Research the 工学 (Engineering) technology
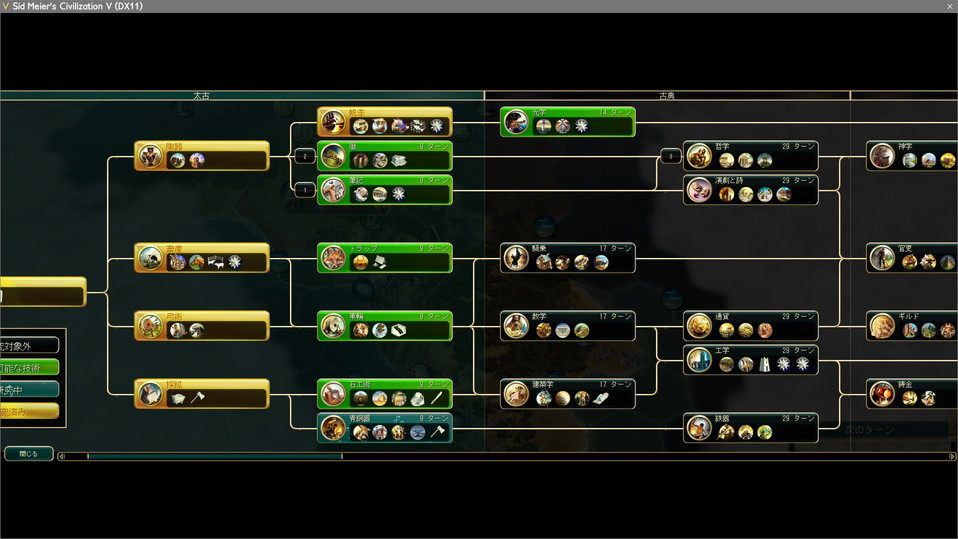This screenshot has width=958, height=539. [750, 360]
